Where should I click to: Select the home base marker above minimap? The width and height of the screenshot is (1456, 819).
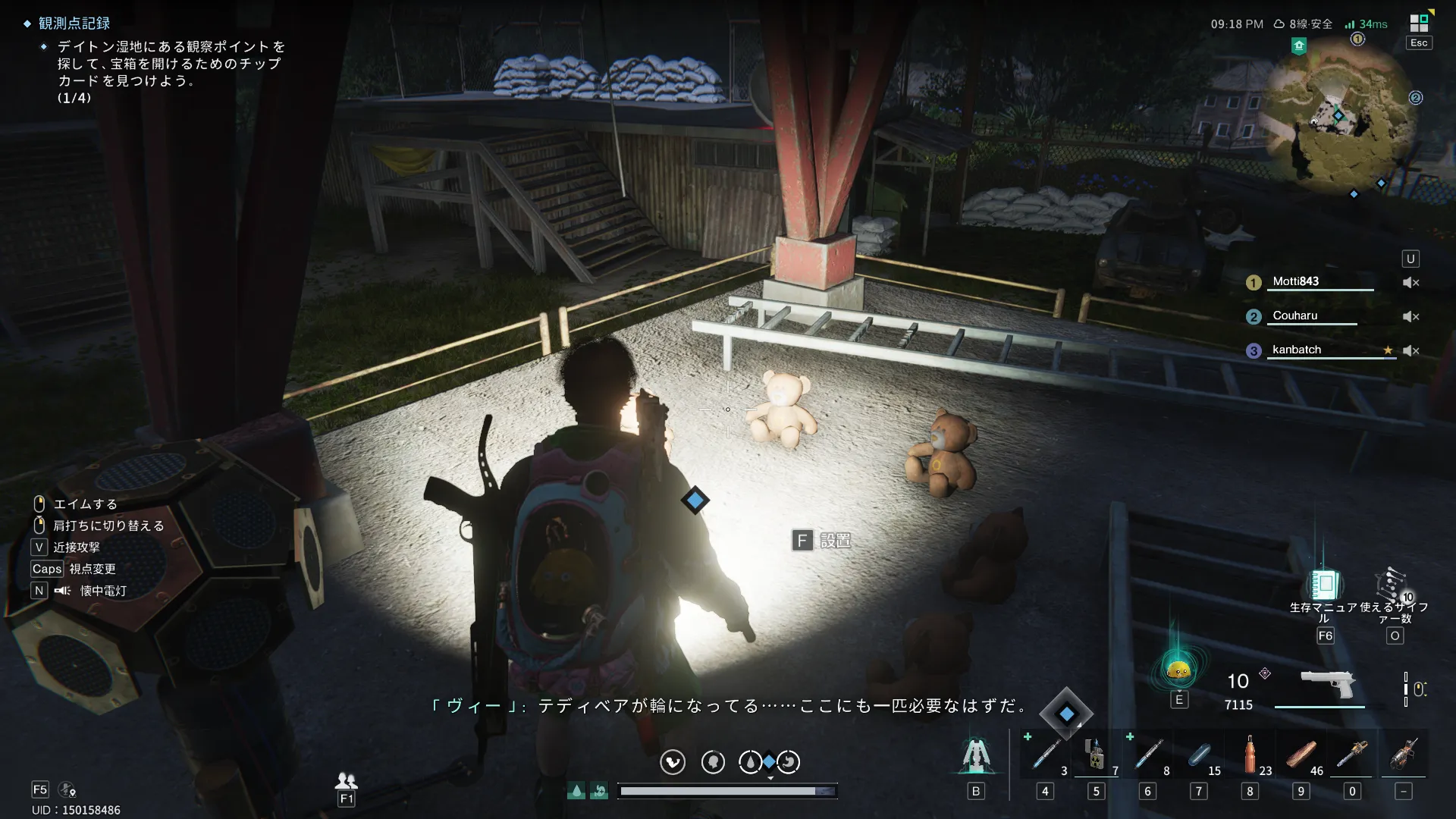tap(1299, 46)
